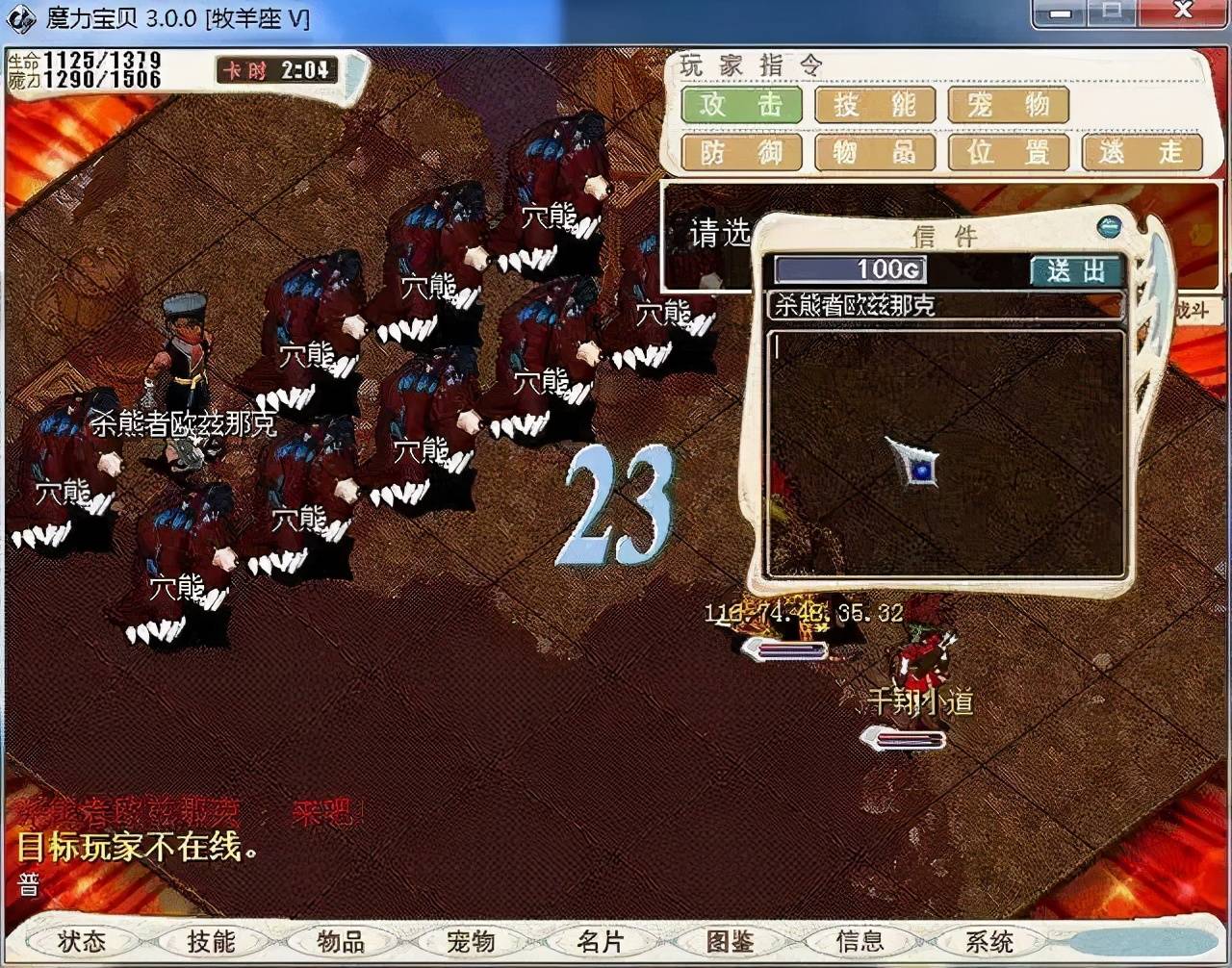Viewport: 1232px width, 968px height.
Task: Select the 逃走 (Escape) command
Action: pyautogui.click(x=1142, y=152)
